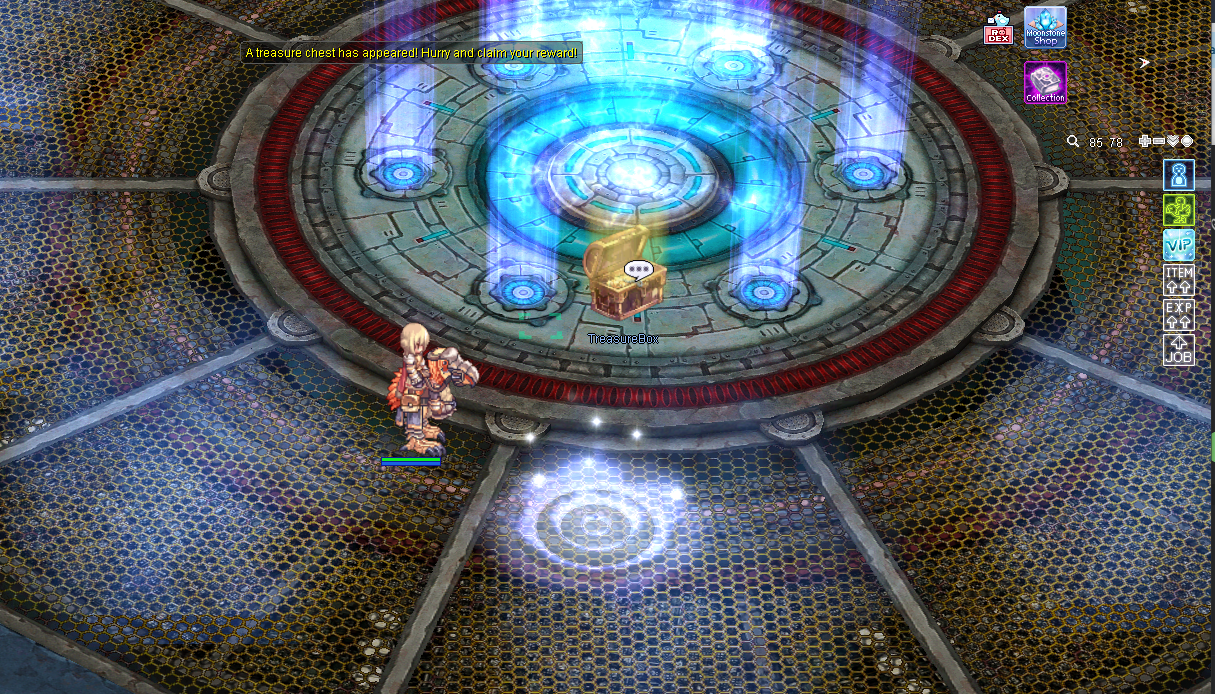Open the VIP status icon

pos(1179,245)
